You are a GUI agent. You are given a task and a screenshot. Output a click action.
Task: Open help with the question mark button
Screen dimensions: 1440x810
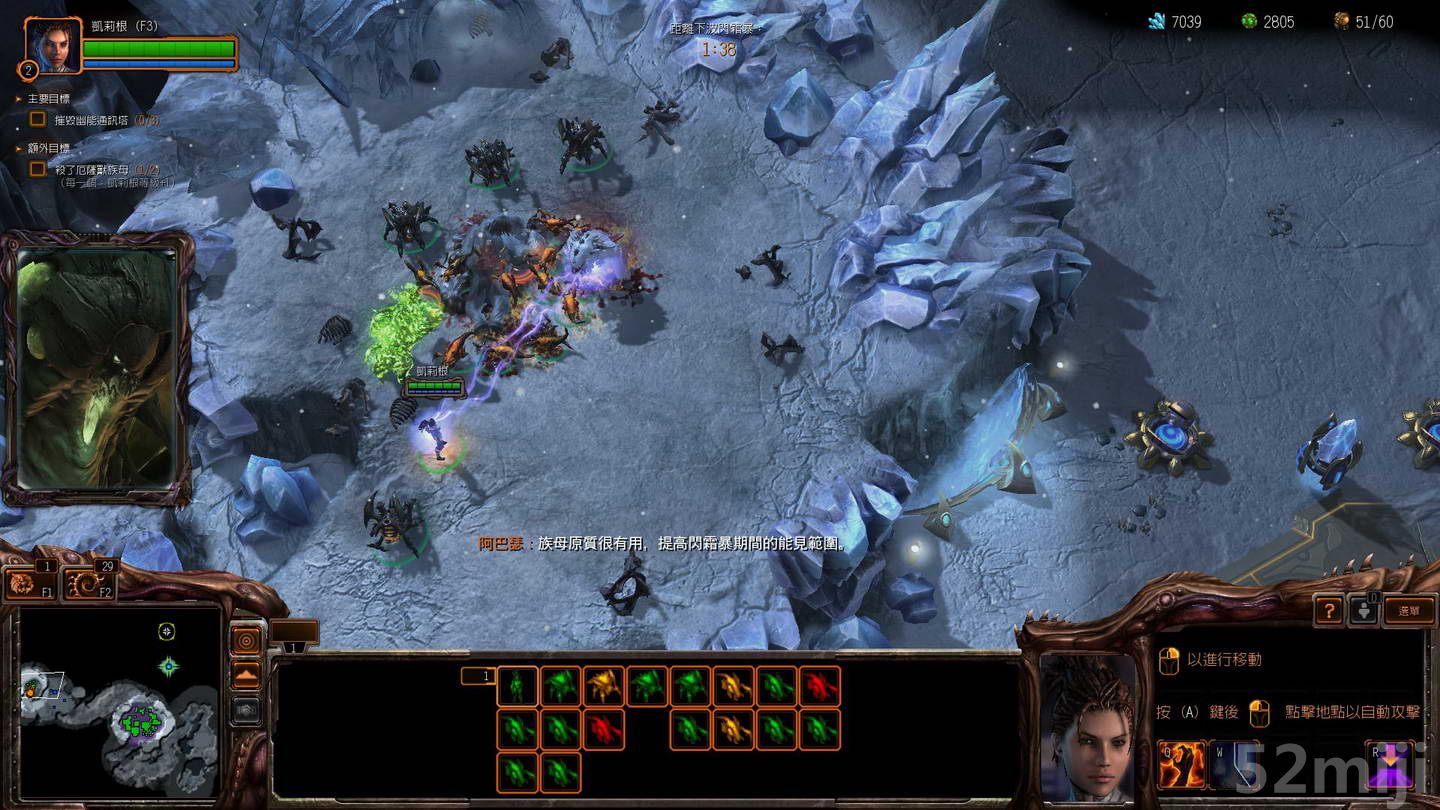pos(1329,611)
